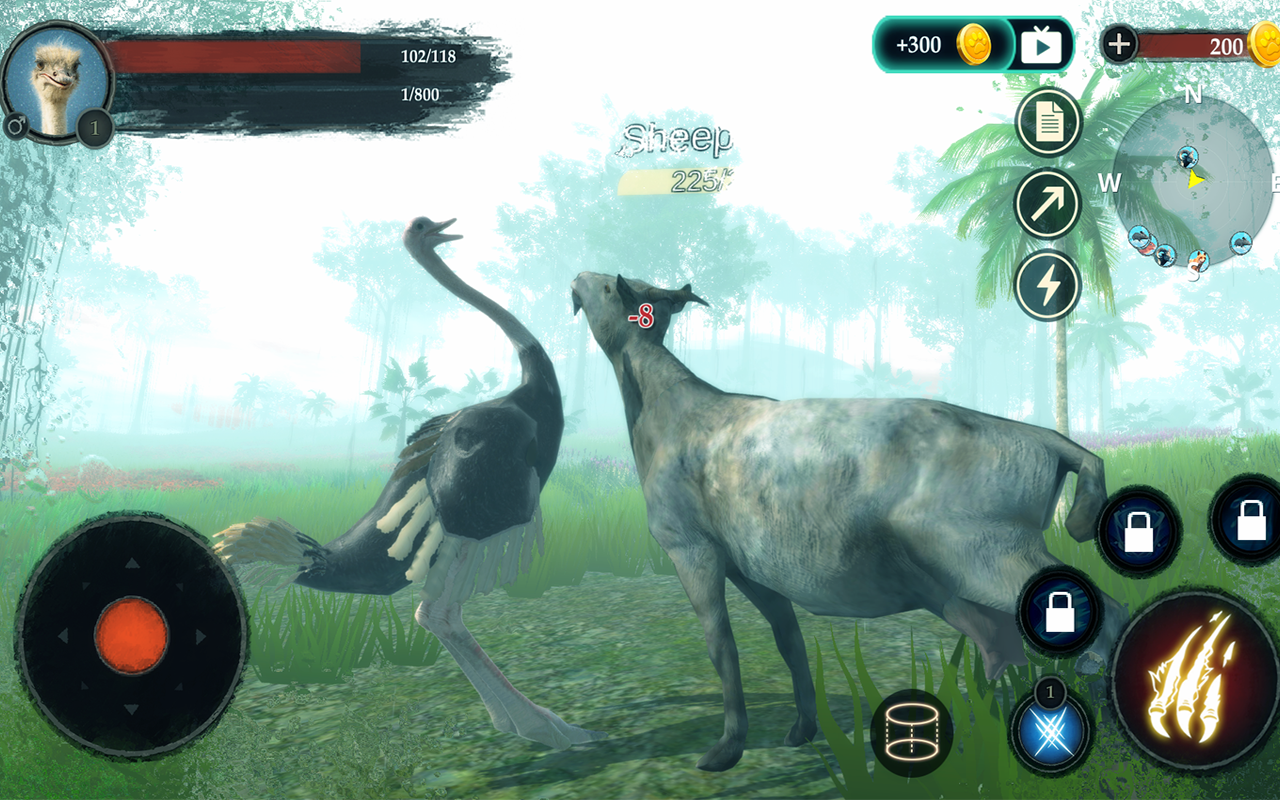Activate the lightning energy icon
Viewport: 1280px width, 800px height.
[1047, 285]
